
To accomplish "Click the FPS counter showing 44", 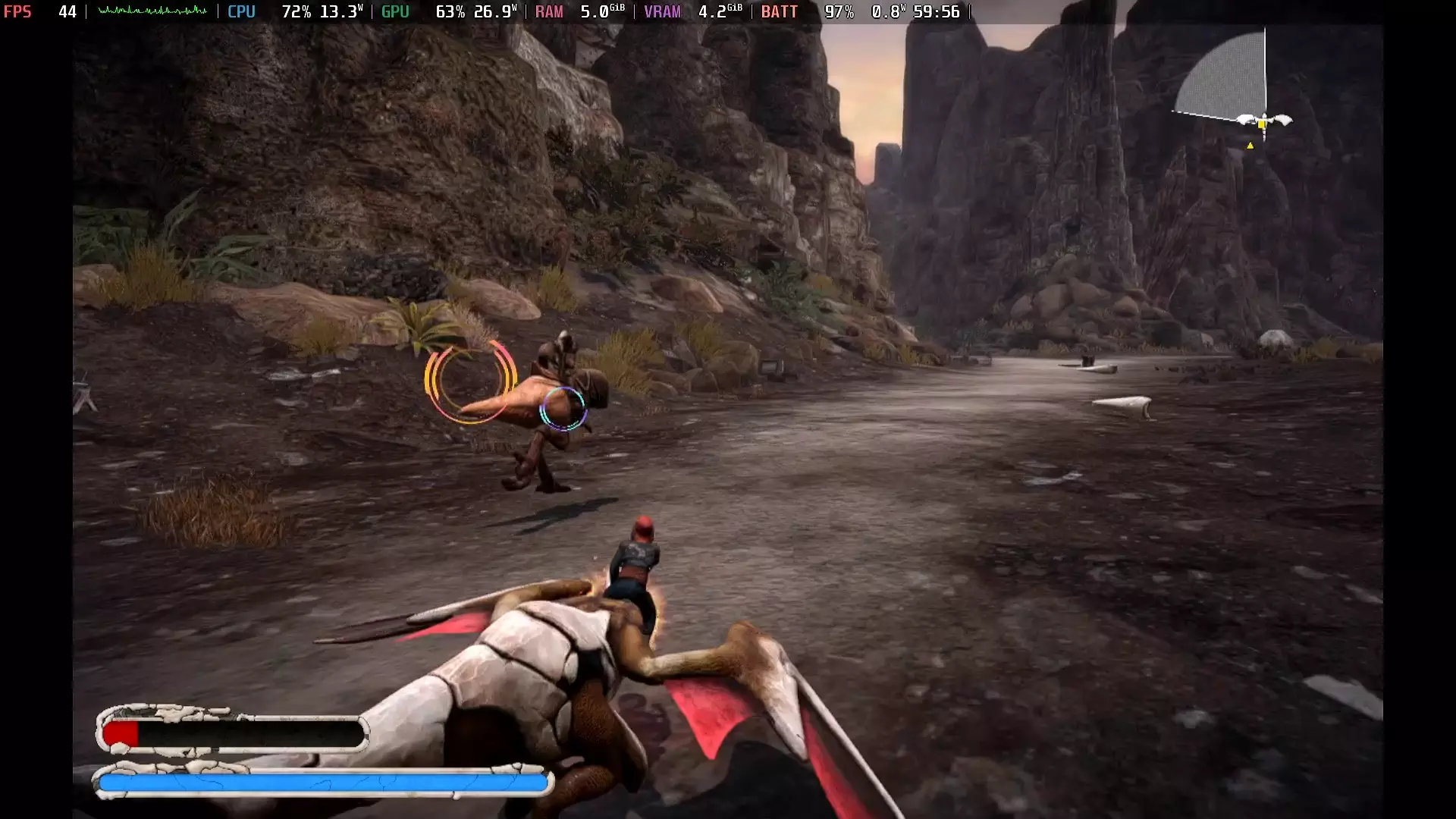I will coord(67,11).
